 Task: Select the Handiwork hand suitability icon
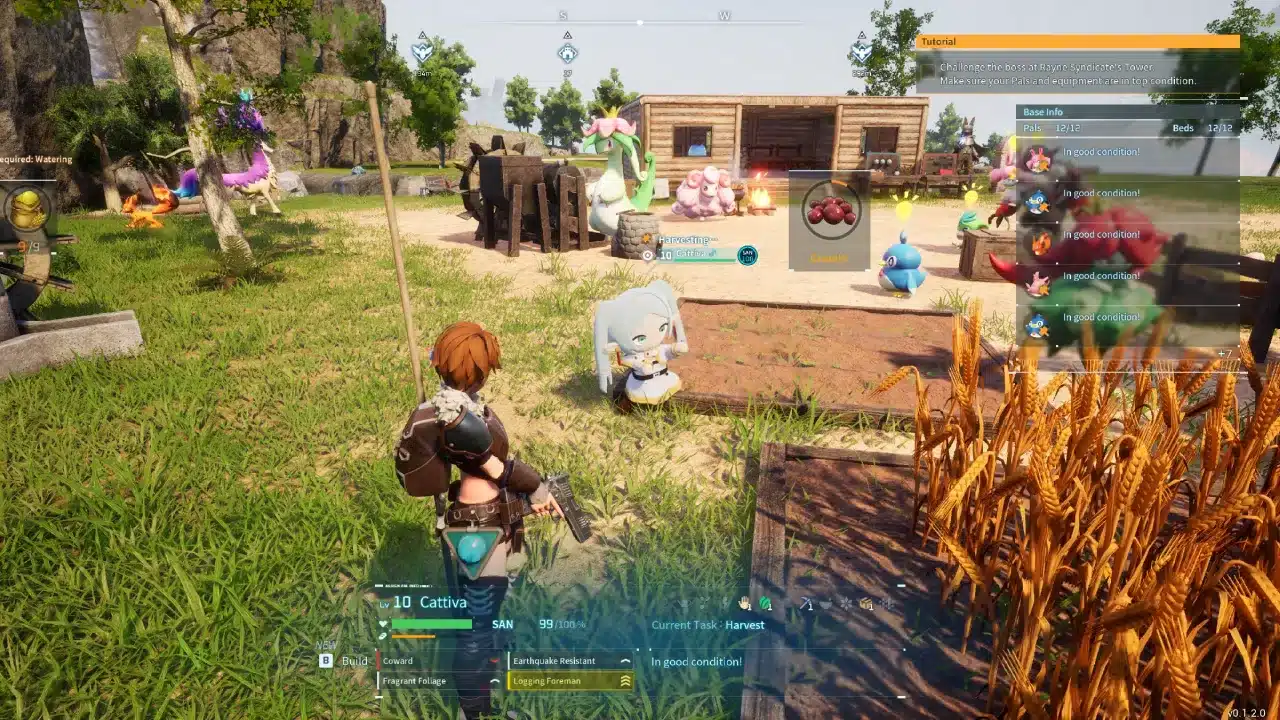coord(744,604)
